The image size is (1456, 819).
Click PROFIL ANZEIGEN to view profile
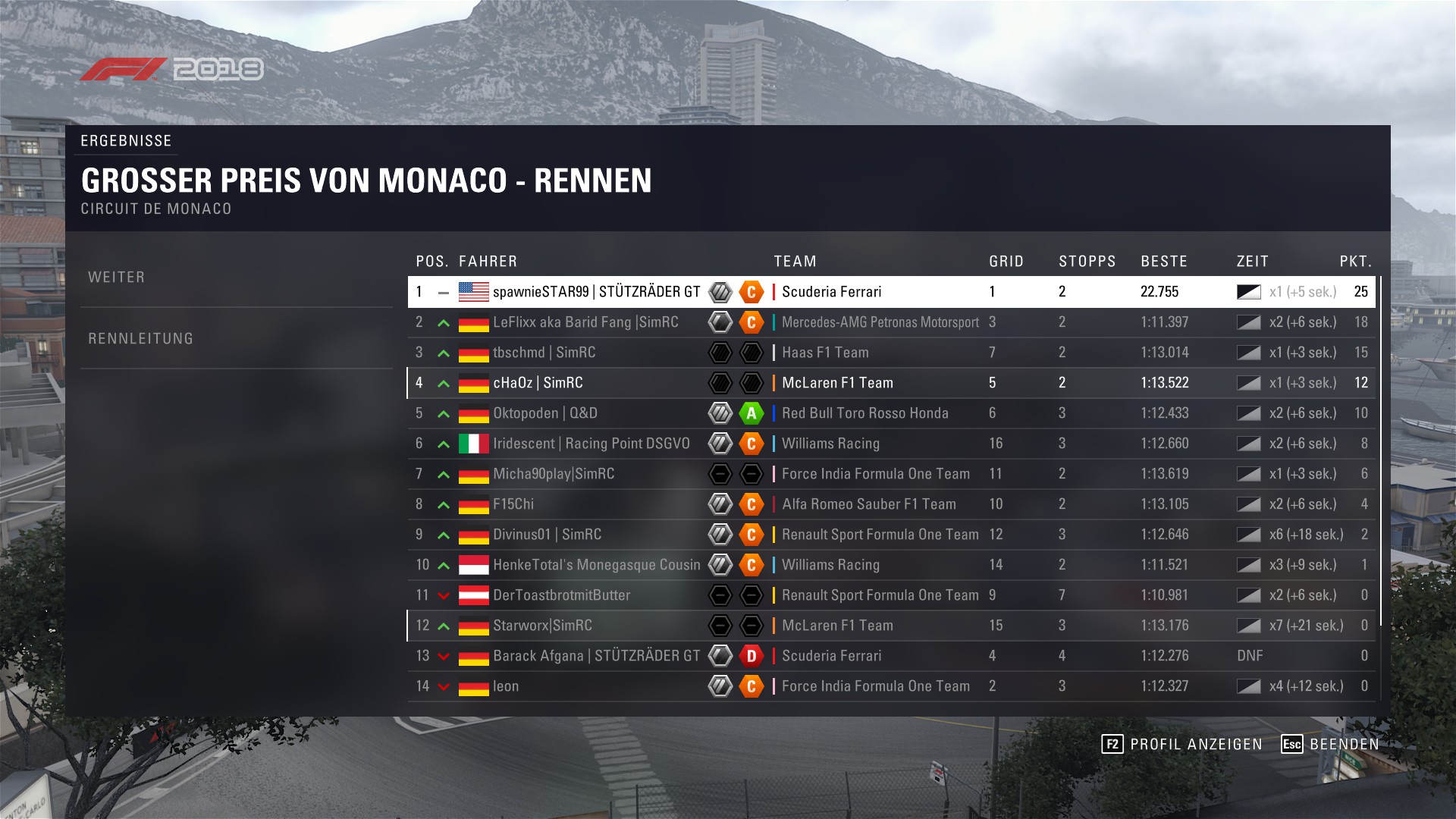1182,744
